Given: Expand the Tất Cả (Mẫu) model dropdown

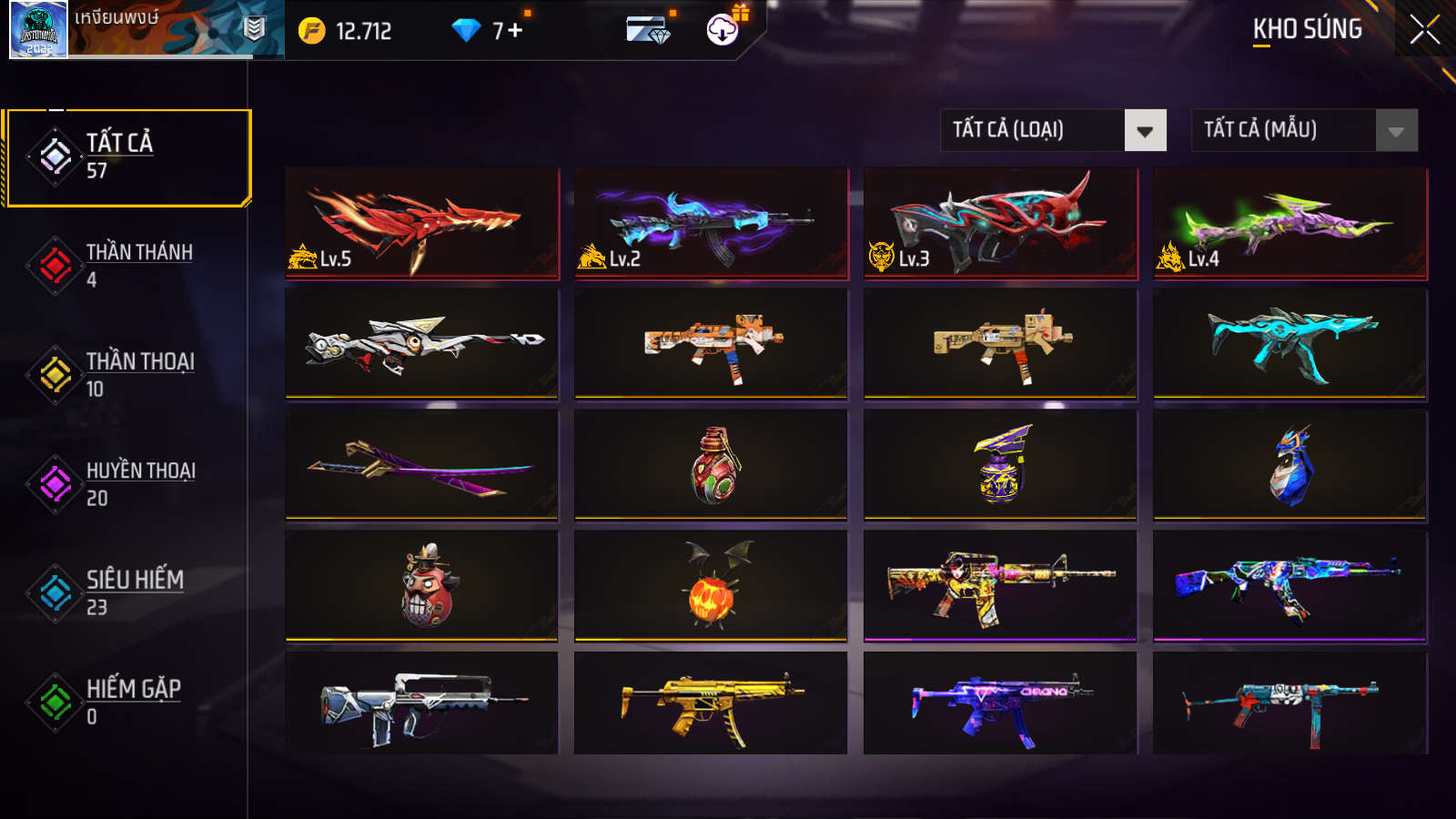Looking at the screenshot, I should (1304, 130).
